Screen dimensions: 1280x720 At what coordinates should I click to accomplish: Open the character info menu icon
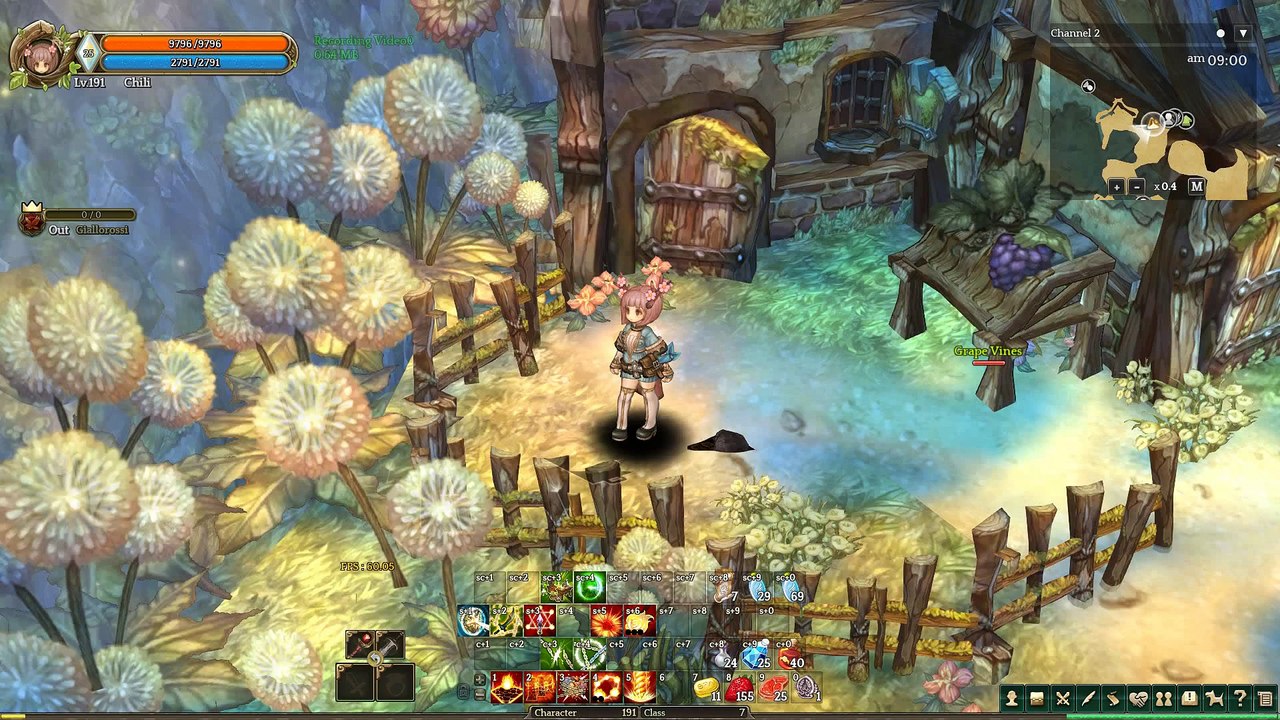(x=1013, y=698)
